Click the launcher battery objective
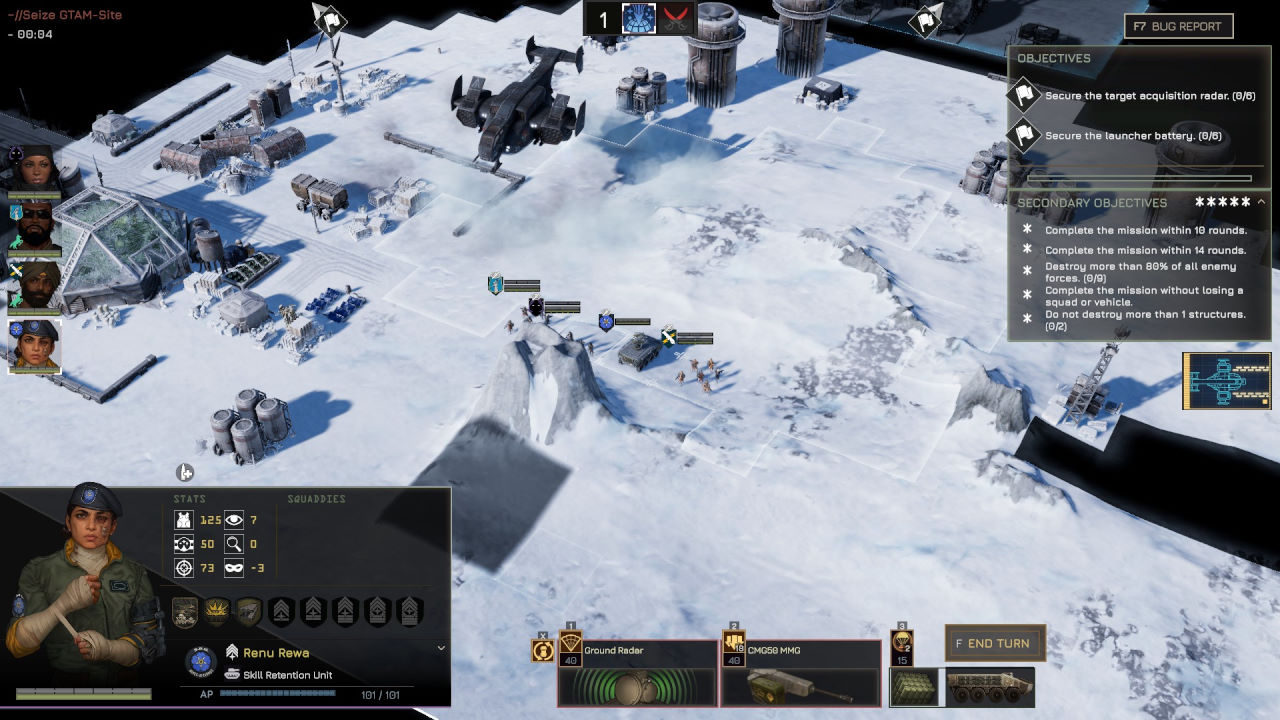1280x720 pixels. click(x=1118, y=136)
